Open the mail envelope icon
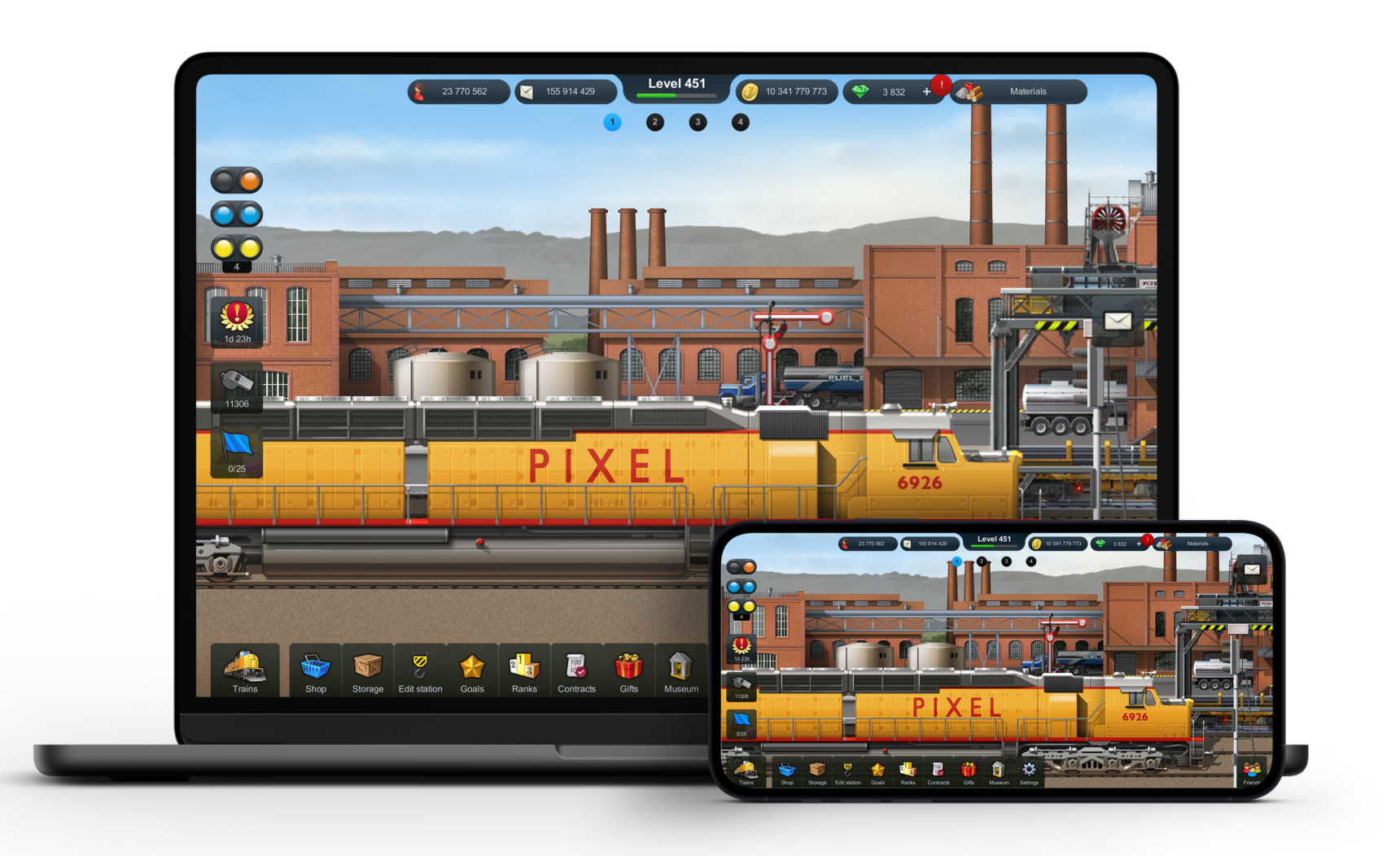The image size is (1400, 856). click(1118, 322)
